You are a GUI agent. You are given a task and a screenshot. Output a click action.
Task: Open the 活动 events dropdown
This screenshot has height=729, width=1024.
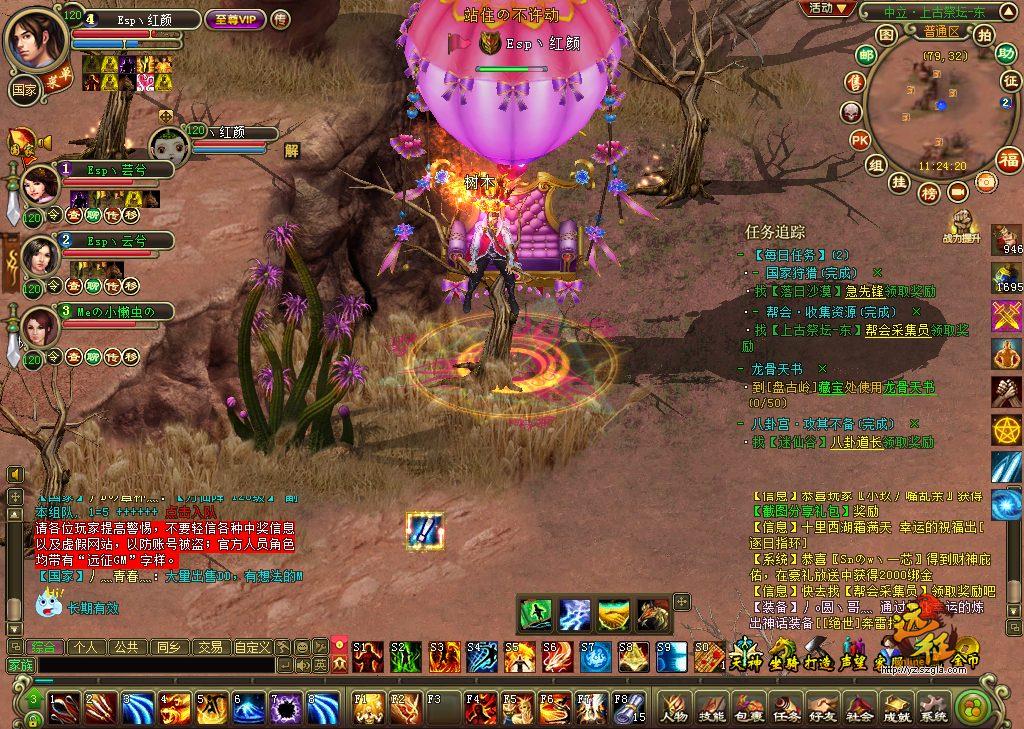pos(828,9)
